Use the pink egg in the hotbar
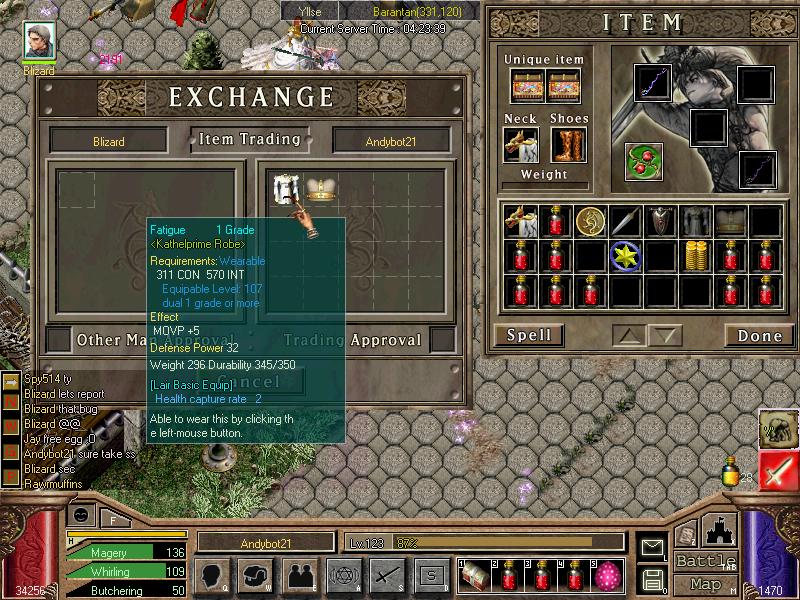Screen dimensions: 800x600 [x=607, y=575]
